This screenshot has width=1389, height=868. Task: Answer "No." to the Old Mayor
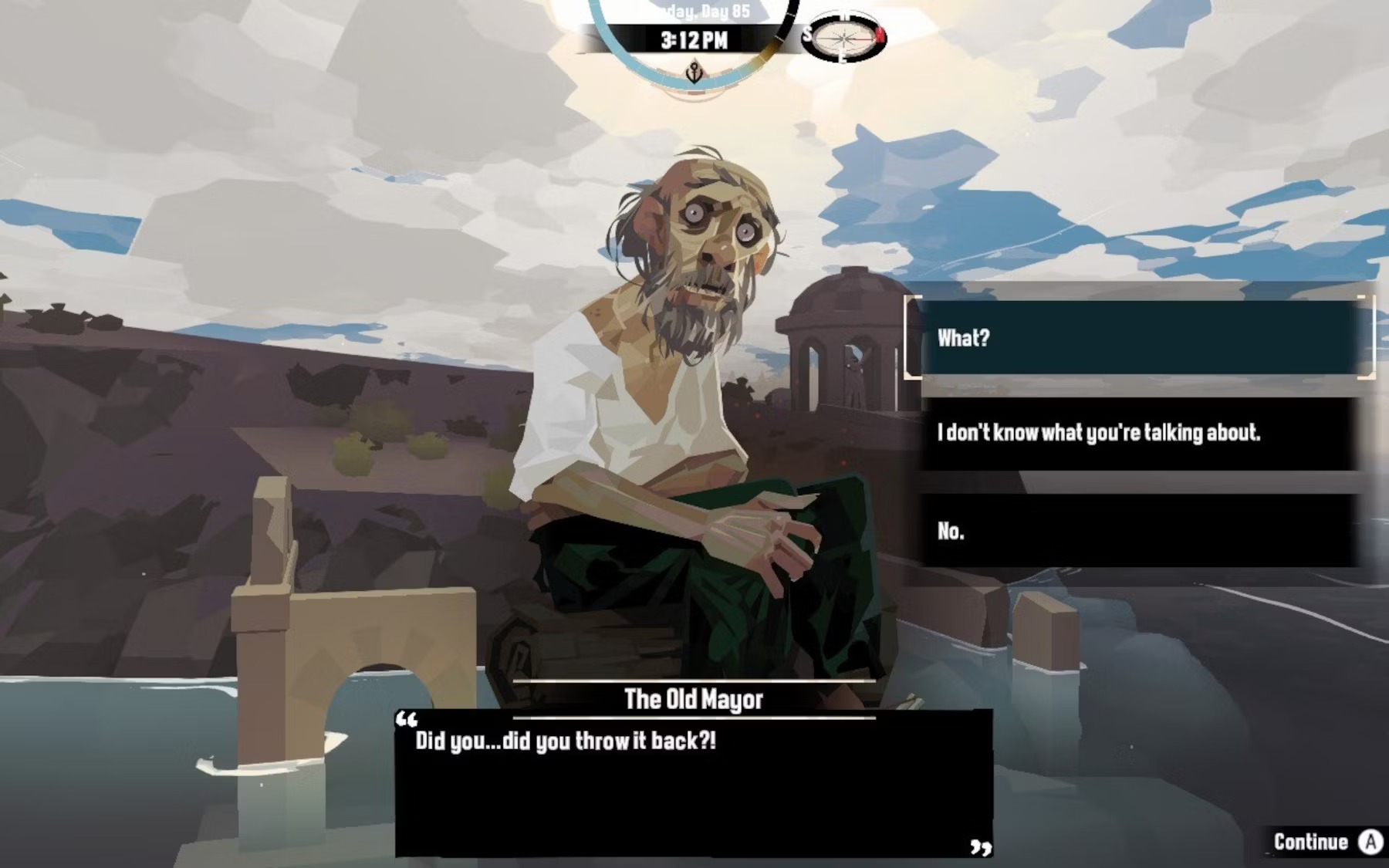click(1139, 532)
